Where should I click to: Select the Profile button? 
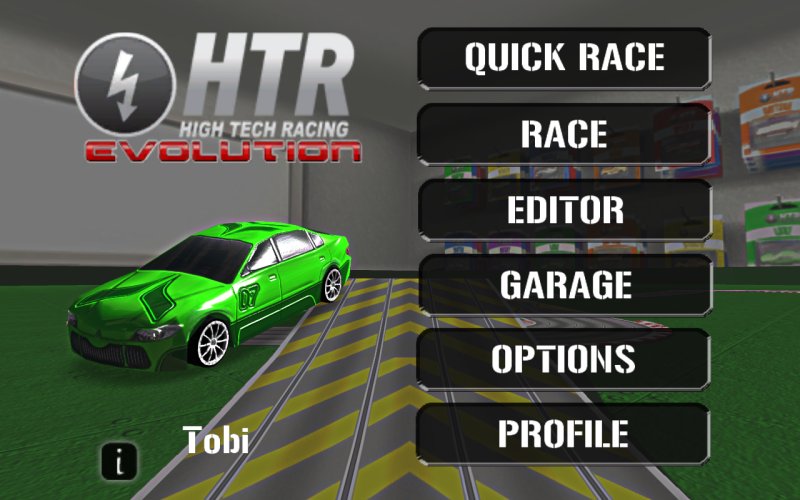point(564,434)
